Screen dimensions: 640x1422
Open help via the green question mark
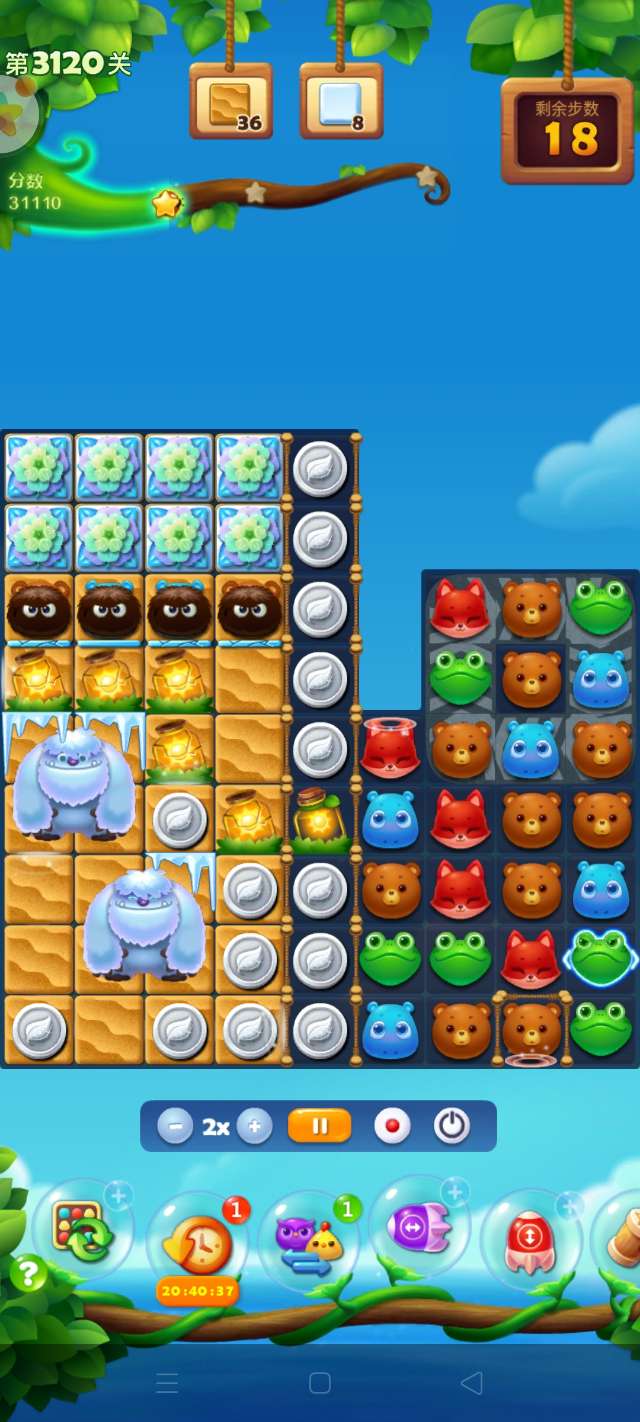pos(29,1274)
